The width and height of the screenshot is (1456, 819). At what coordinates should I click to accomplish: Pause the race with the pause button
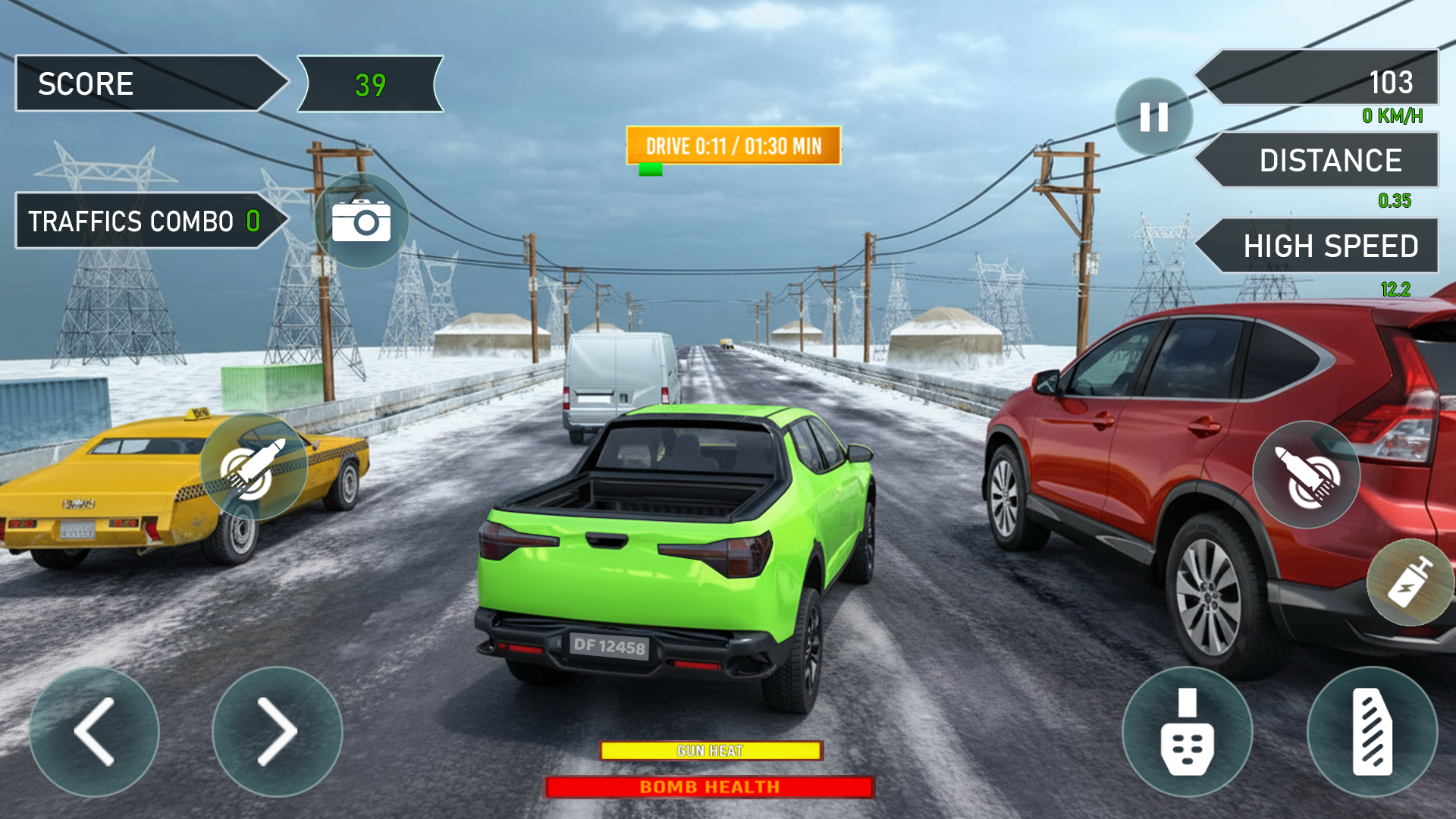[x=1153, y=117]
